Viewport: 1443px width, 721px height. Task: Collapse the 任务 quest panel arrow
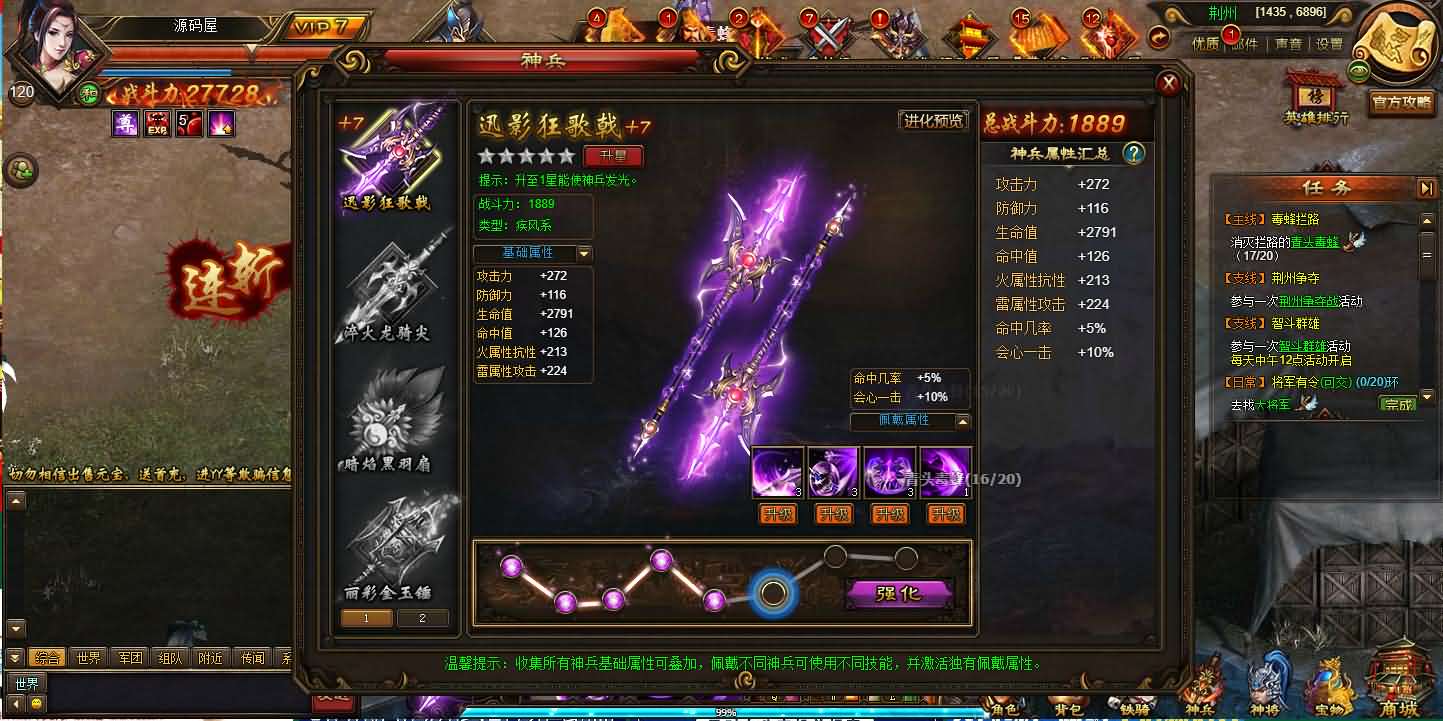tap(1425, 186)
